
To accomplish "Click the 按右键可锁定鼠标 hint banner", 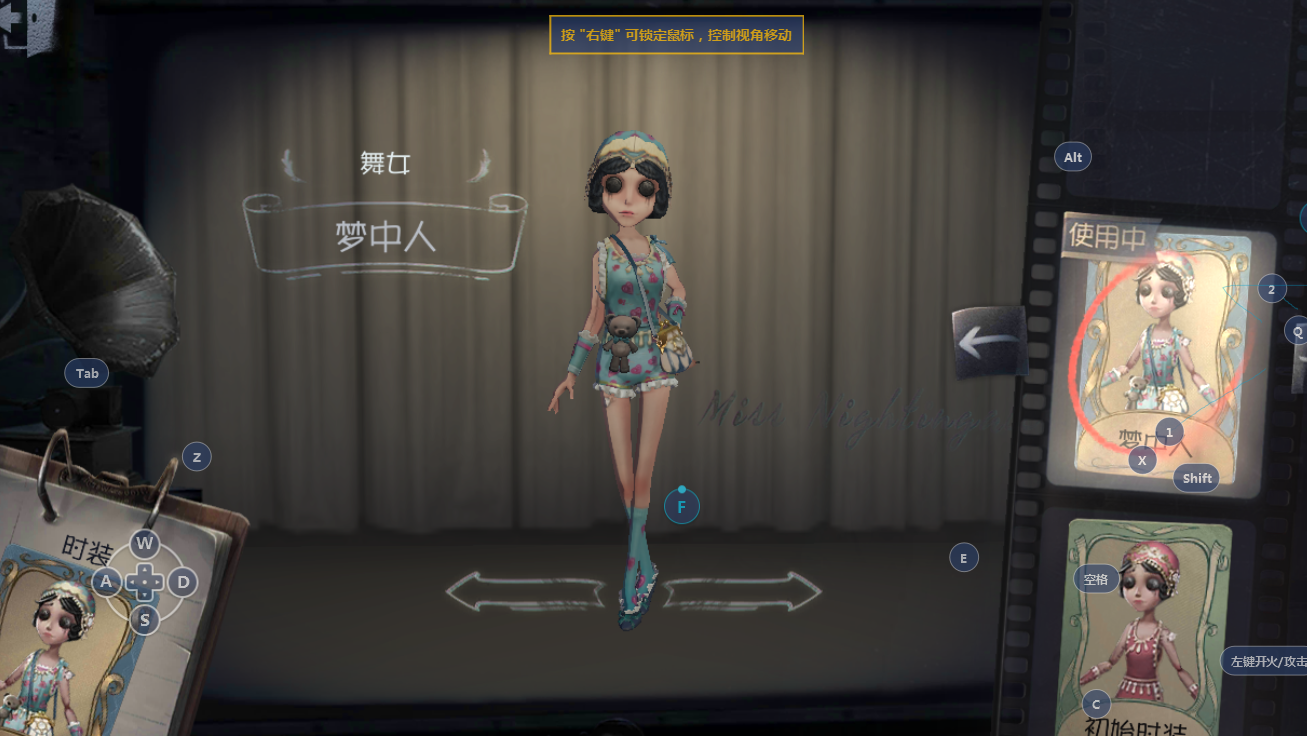I will (x=676, y=33).
